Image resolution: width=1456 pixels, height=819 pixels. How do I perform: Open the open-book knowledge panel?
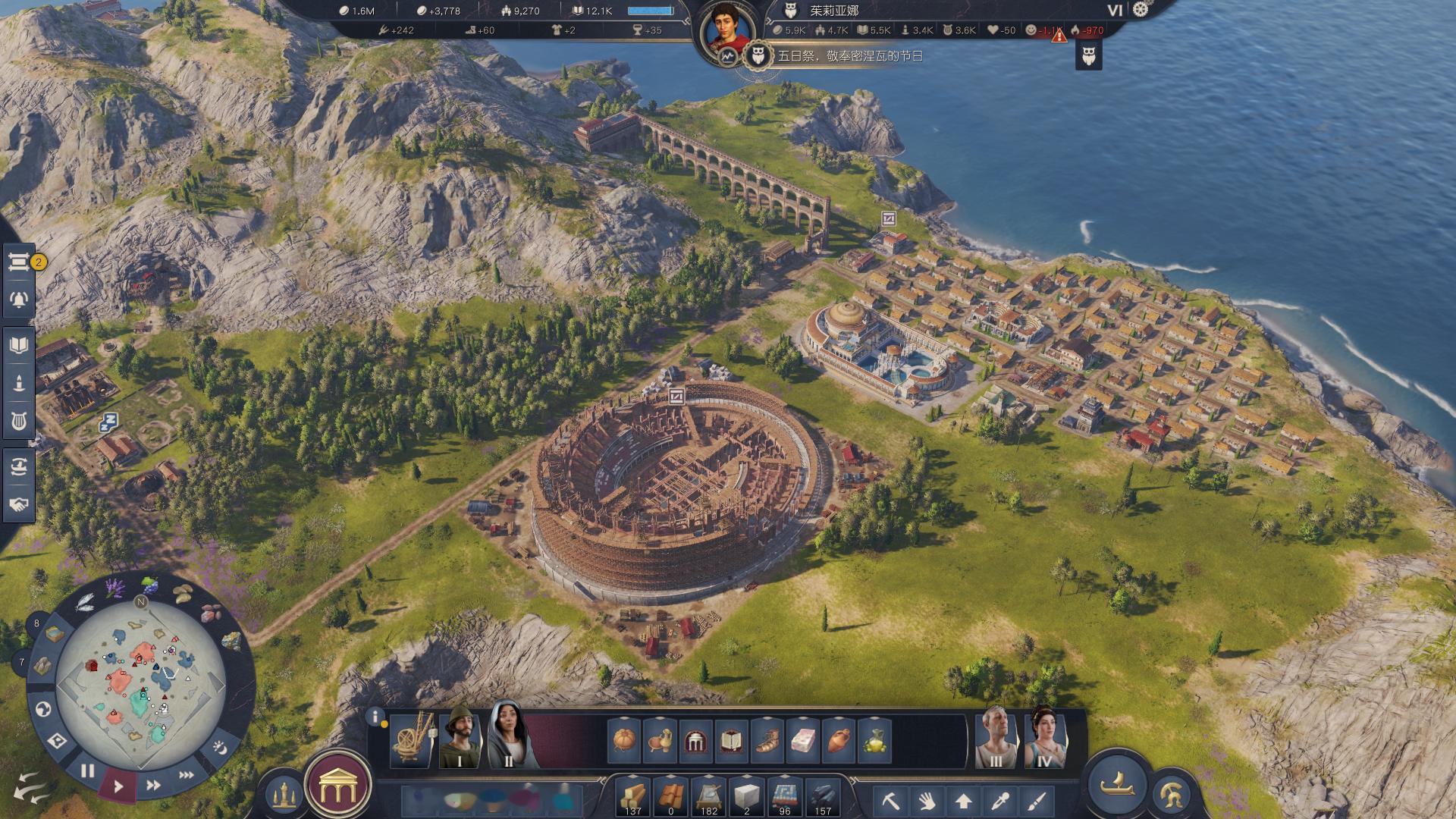click(19, 346)
